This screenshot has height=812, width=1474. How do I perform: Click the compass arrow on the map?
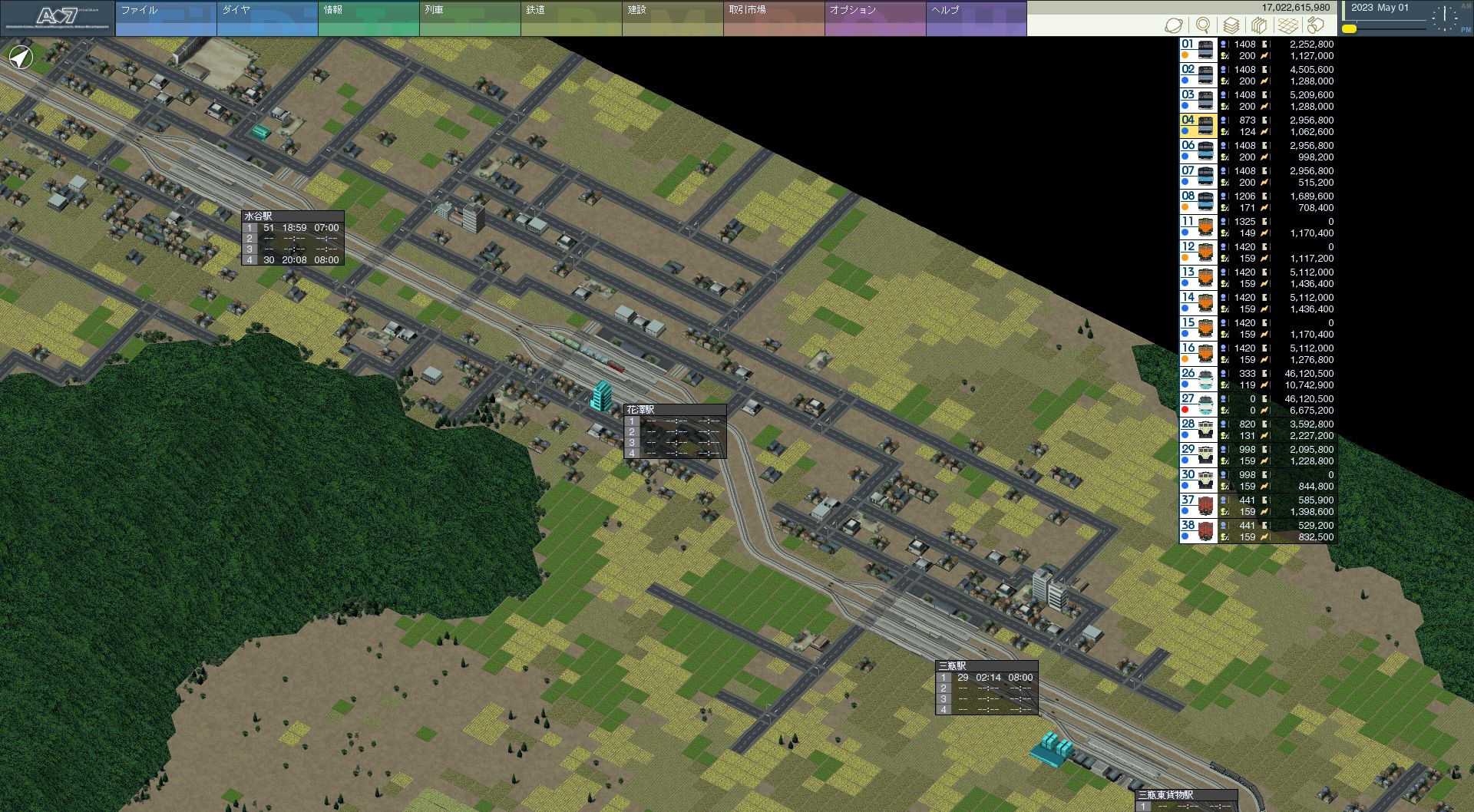pos(21,57)
